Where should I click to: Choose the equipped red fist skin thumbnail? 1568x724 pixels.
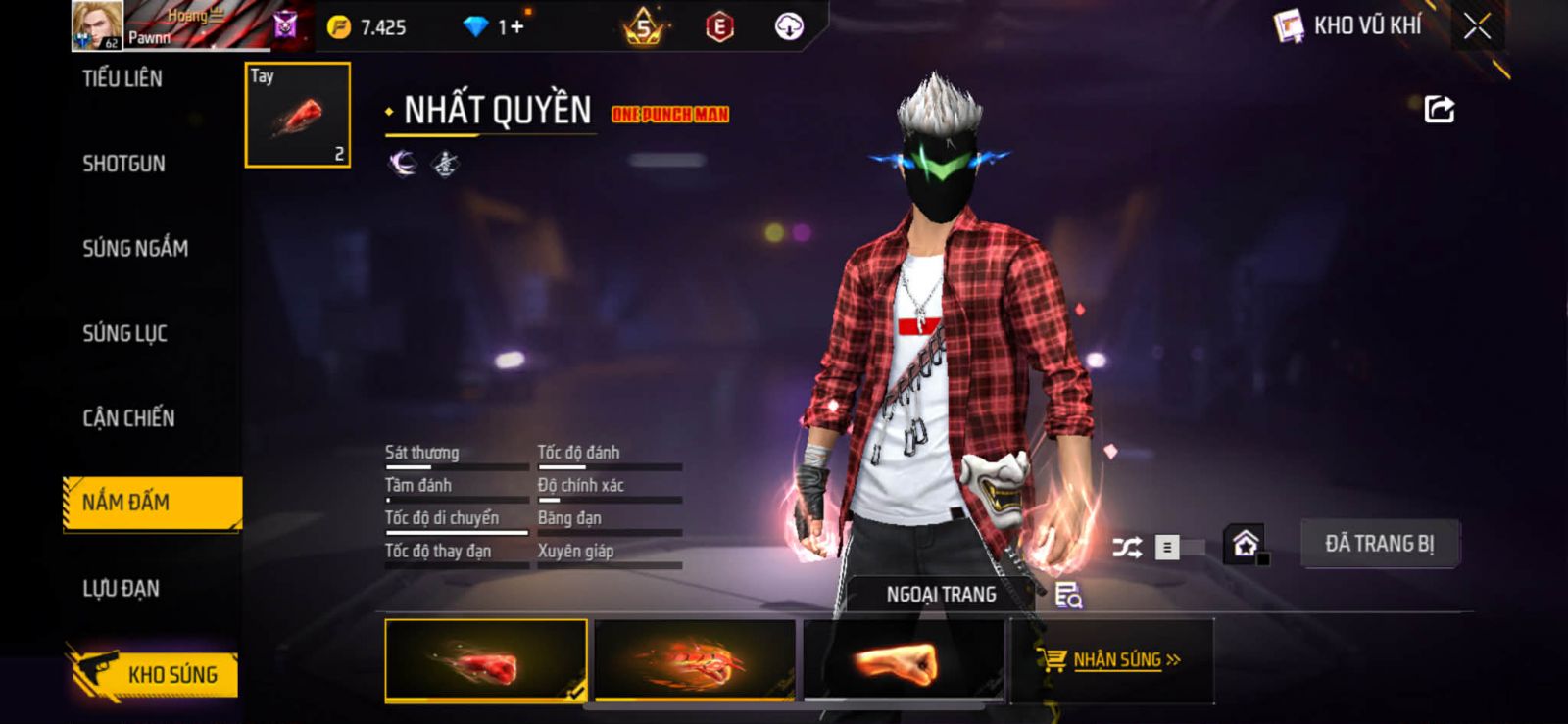point(486,661)
